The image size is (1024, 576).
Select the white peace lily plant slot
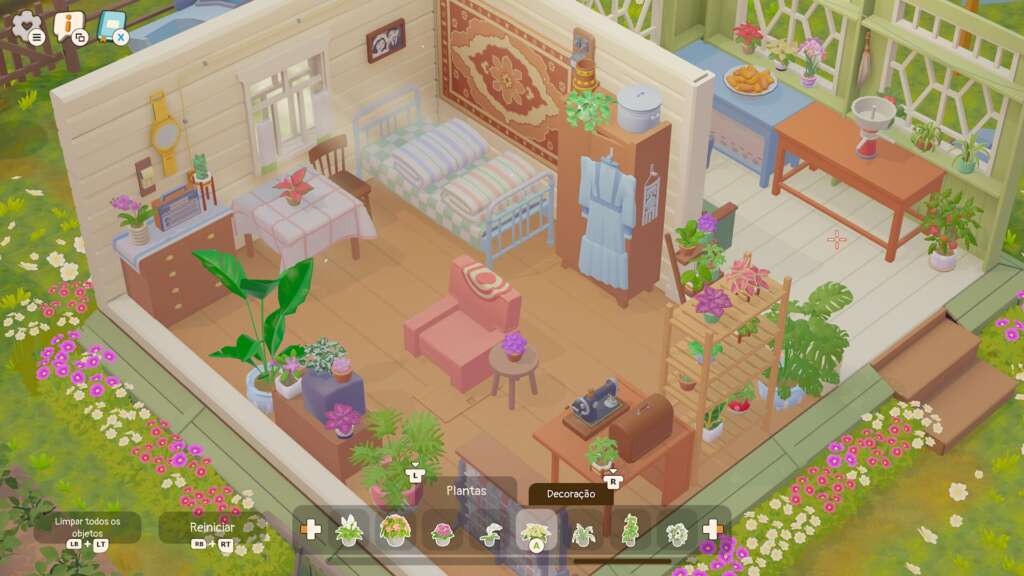click(349, 530)
